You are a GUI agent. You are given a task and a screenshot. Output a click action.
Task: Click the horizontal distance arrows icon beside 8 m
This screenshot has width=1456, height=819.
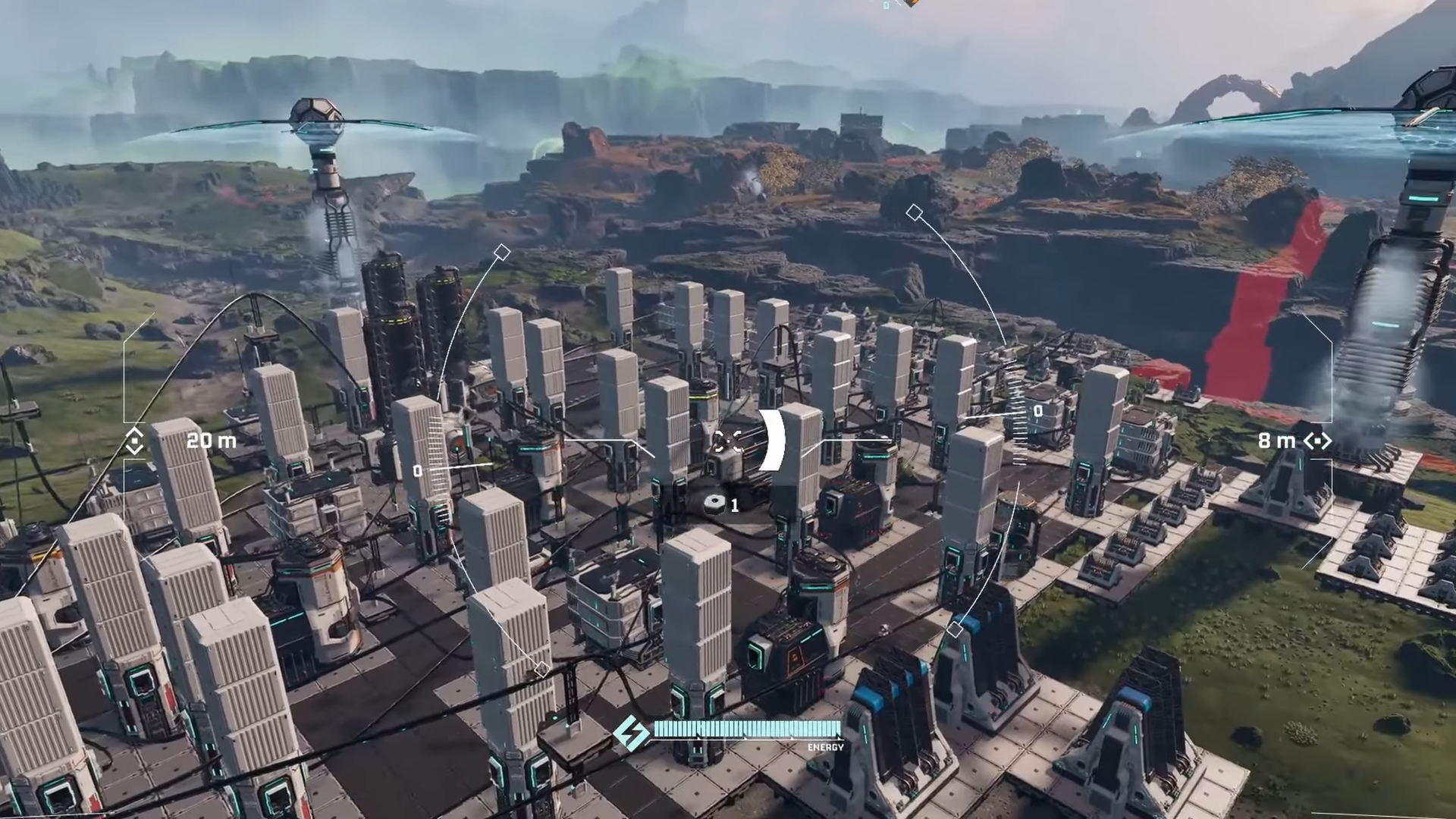click(x=1317, y=441)
